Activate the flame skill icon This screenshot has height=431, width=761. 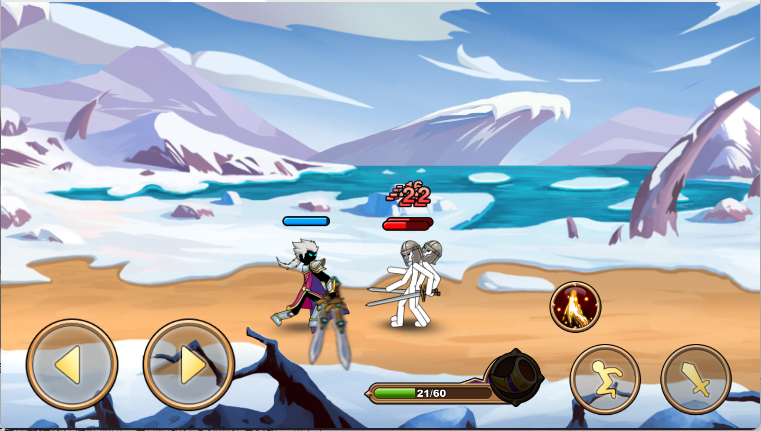click(x=575, y=307)
